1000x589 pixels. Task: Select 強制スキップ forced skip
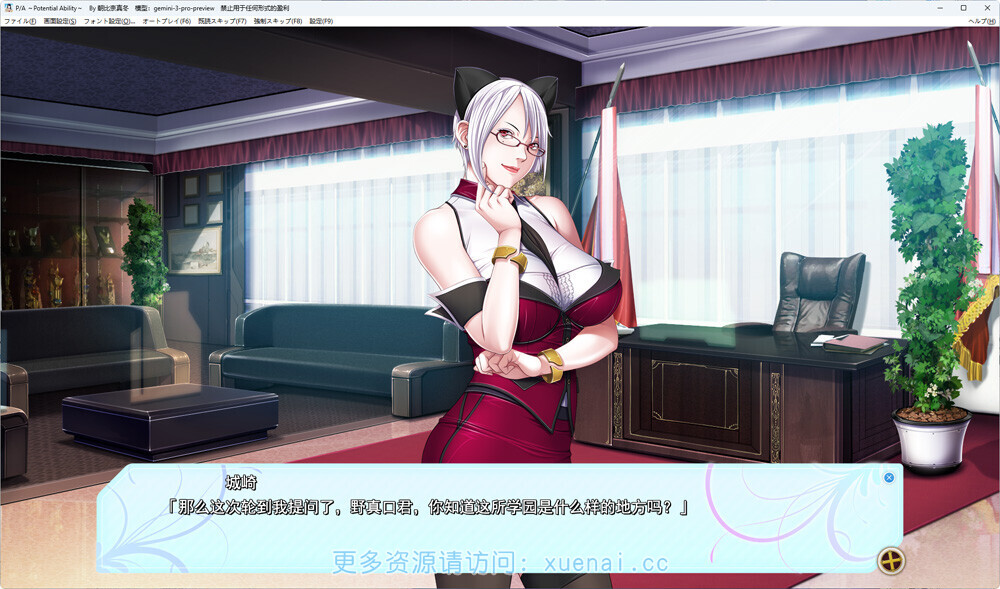click(278, 21)
